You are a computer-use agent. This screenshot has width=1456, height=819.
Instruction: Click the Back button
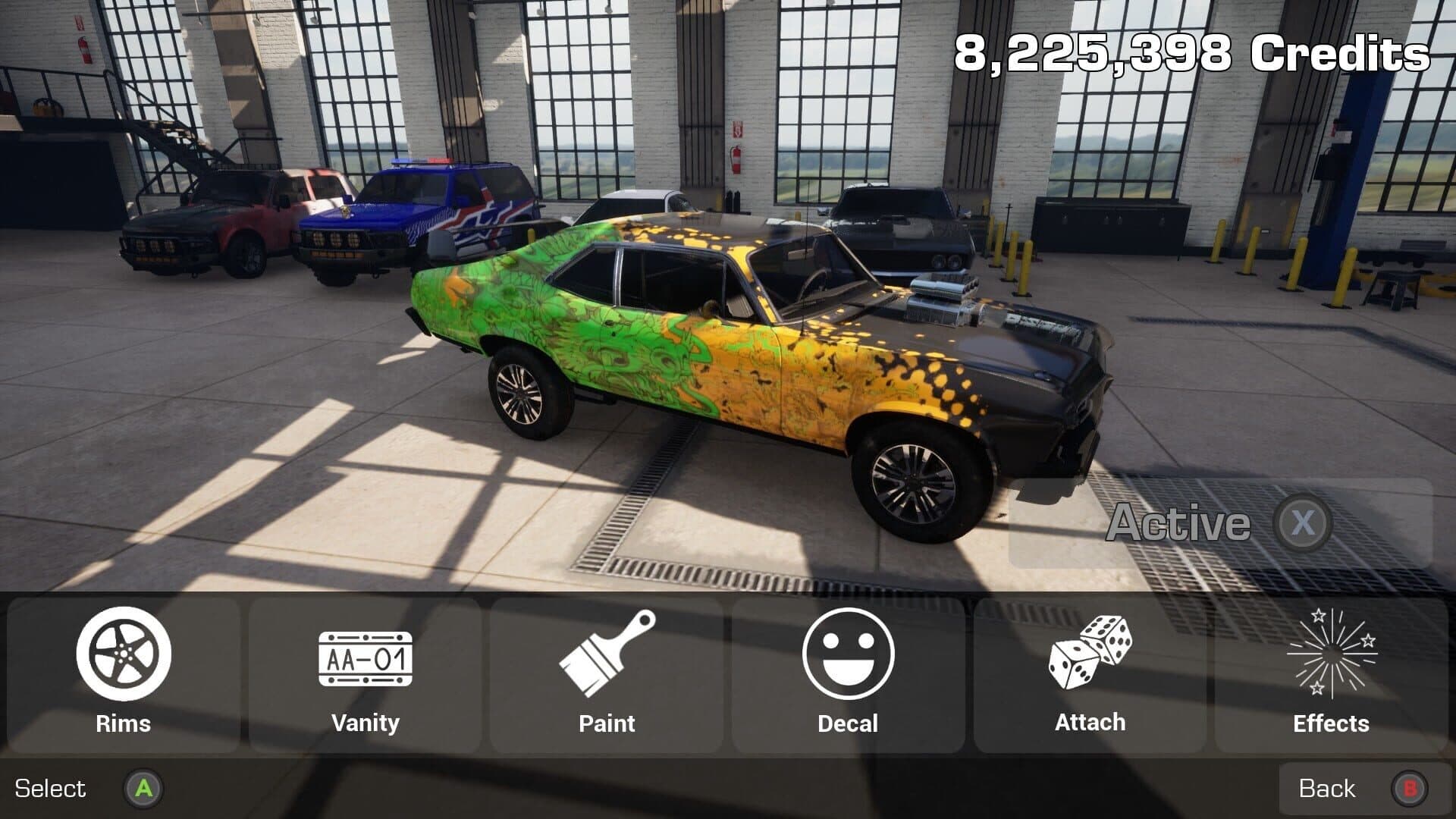click(x=1354, y=789)
